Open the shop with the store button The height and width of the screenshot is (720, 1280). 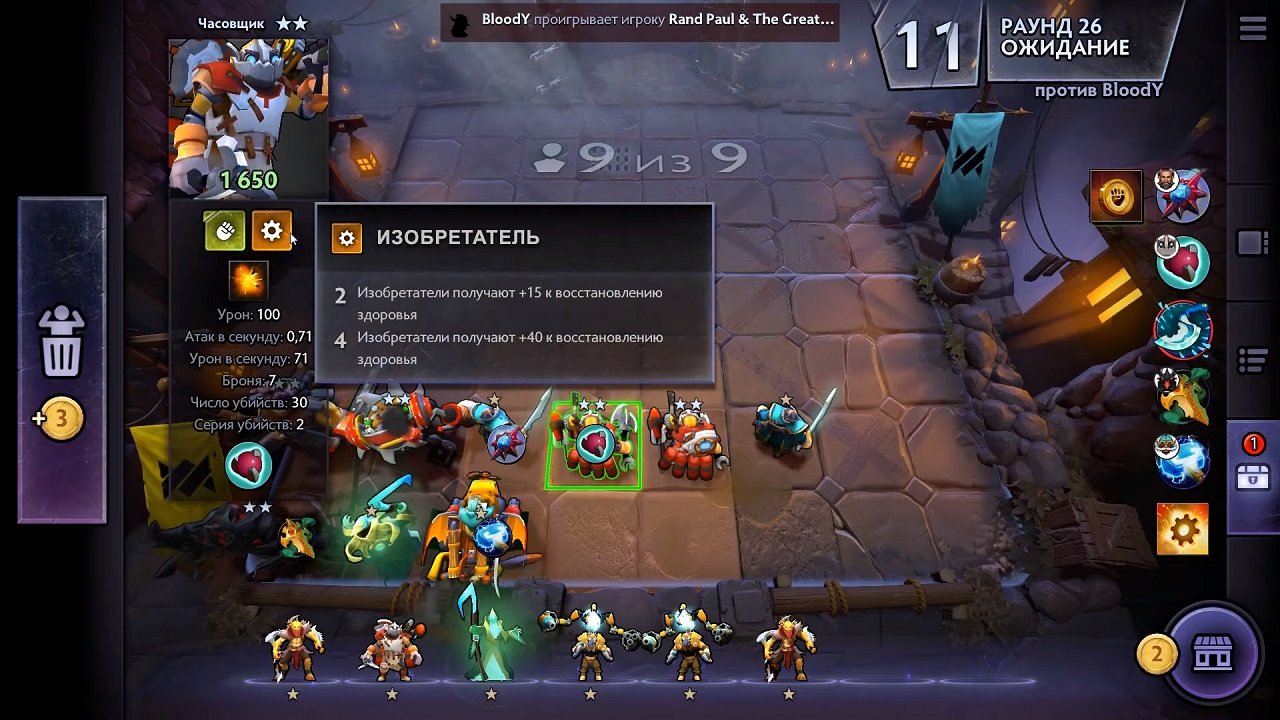pos(1215,654)
